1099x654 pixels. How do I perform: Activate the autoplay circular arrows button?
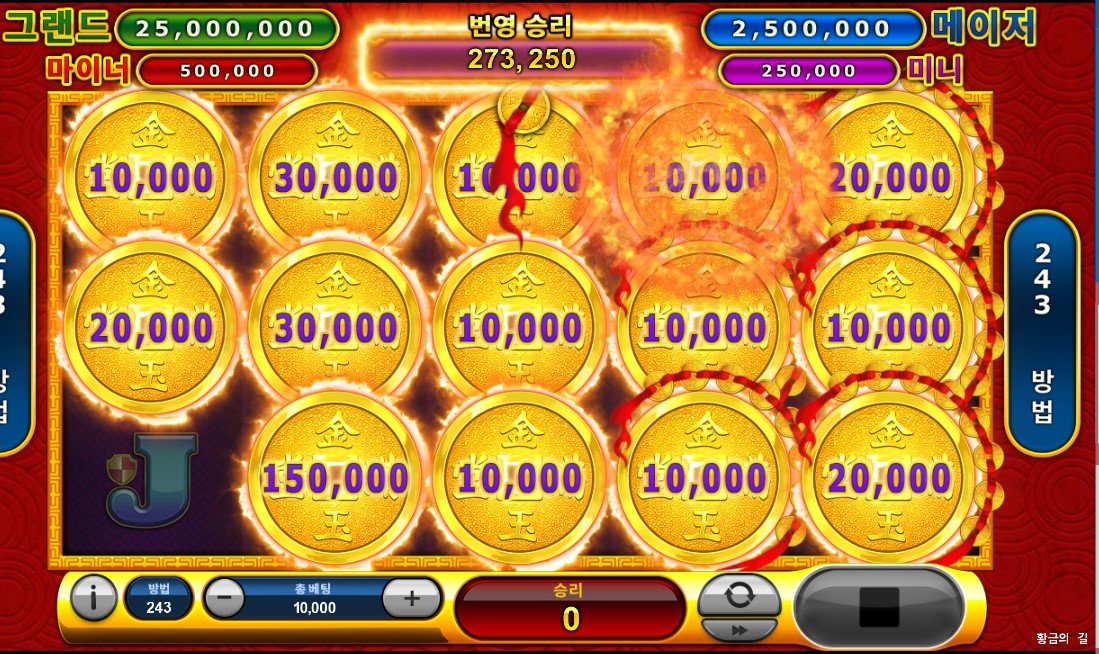pyautogui.click(x=739, y=595)
